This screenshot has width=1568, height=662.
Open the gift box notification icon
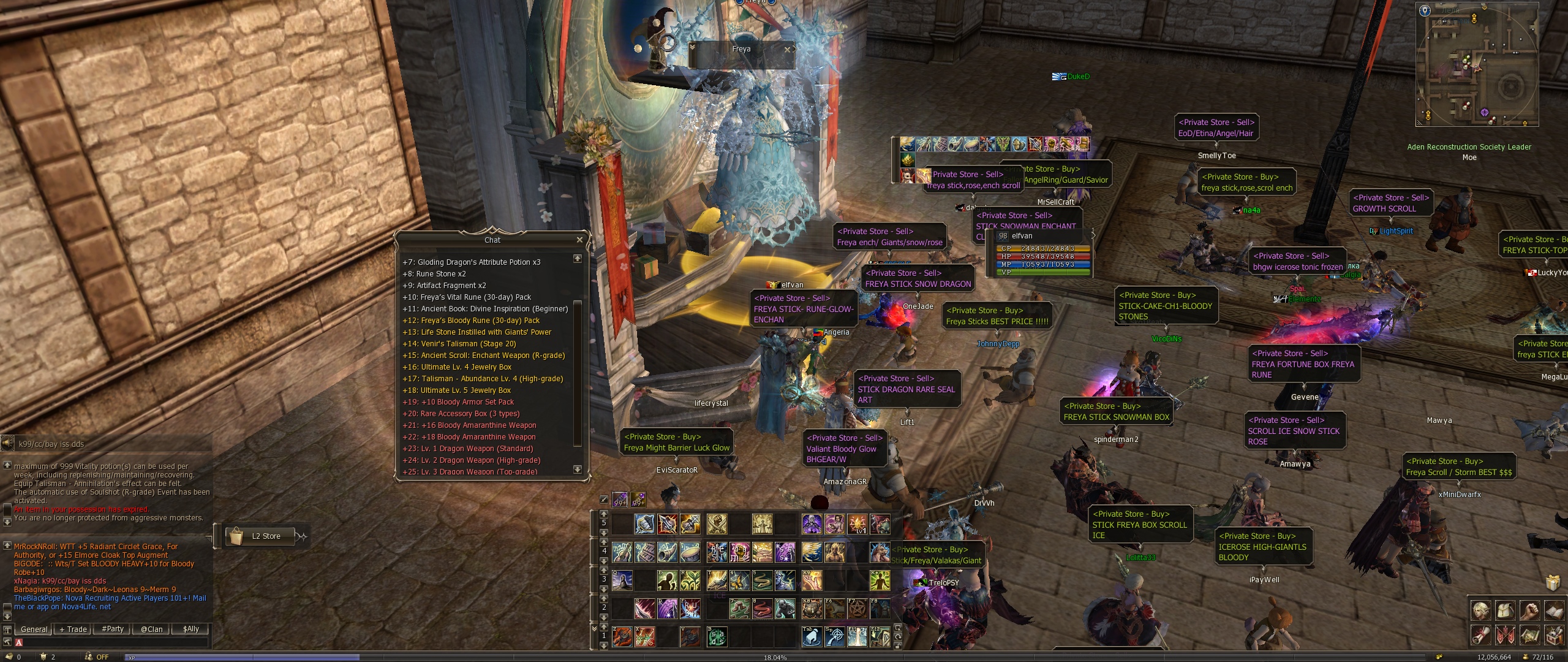(1552, 582)
